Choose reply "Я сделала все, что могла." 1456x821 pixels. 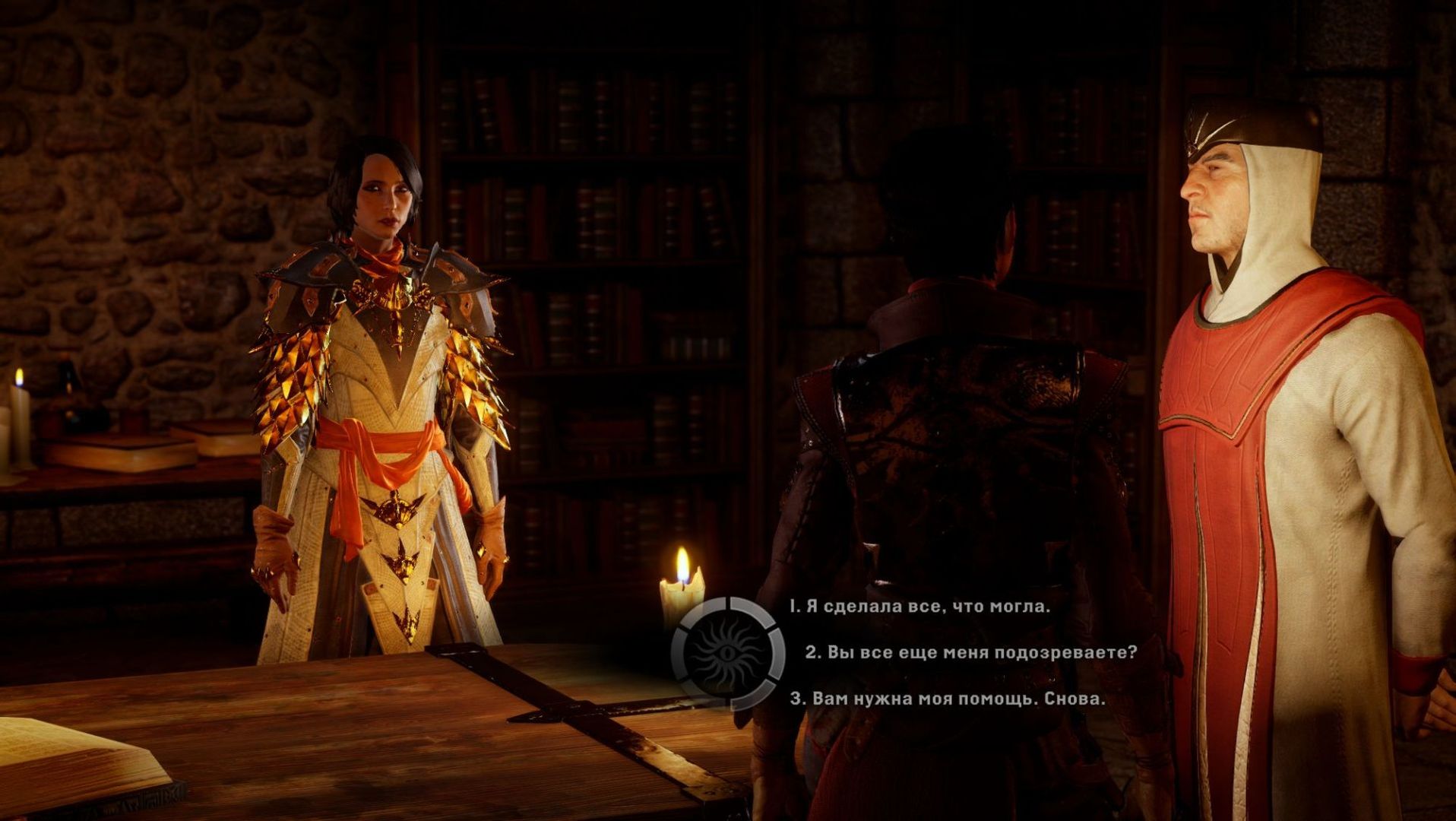click(x=919, y=607)
